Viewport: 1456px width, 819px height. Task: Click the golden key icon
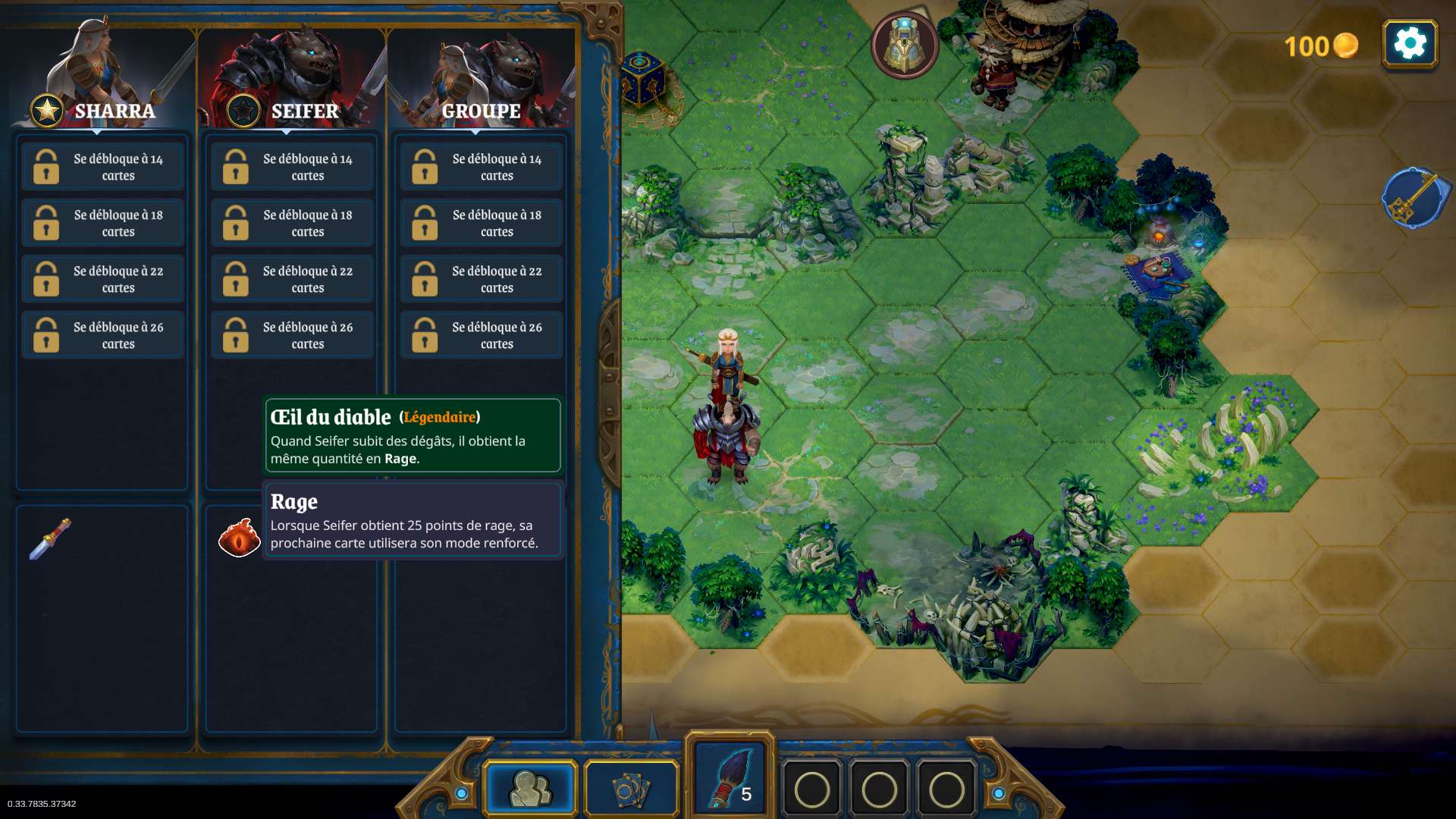[x=1414, y=199]
